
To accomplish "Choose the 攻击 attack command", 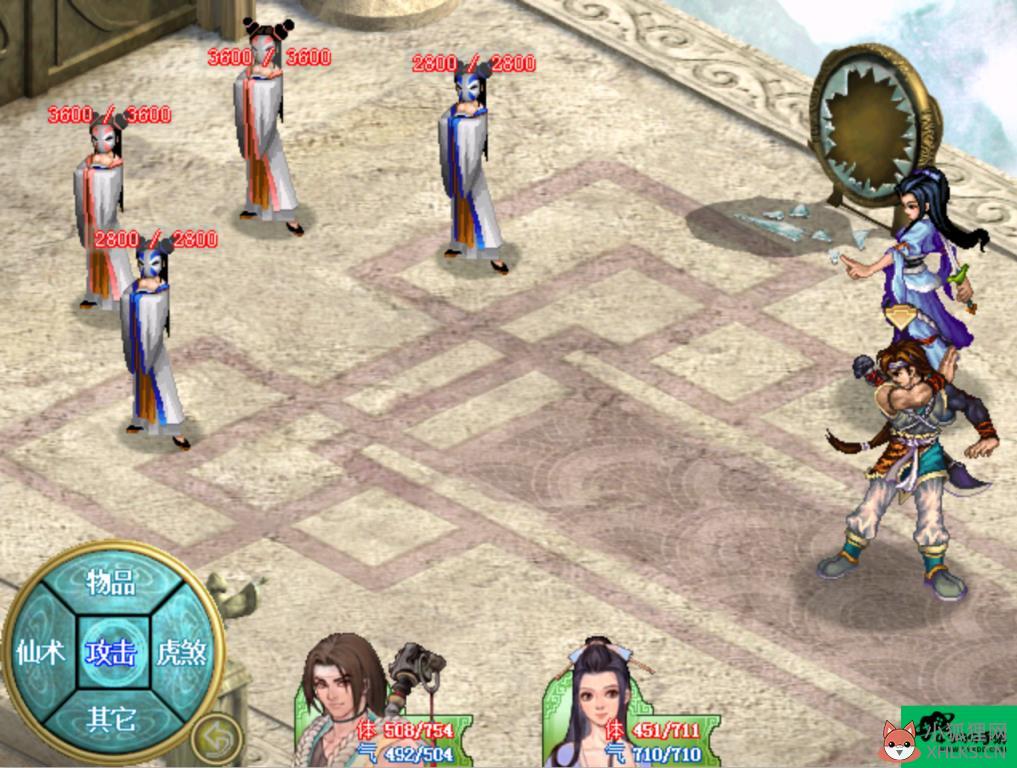I will click(x=110, y=652).
